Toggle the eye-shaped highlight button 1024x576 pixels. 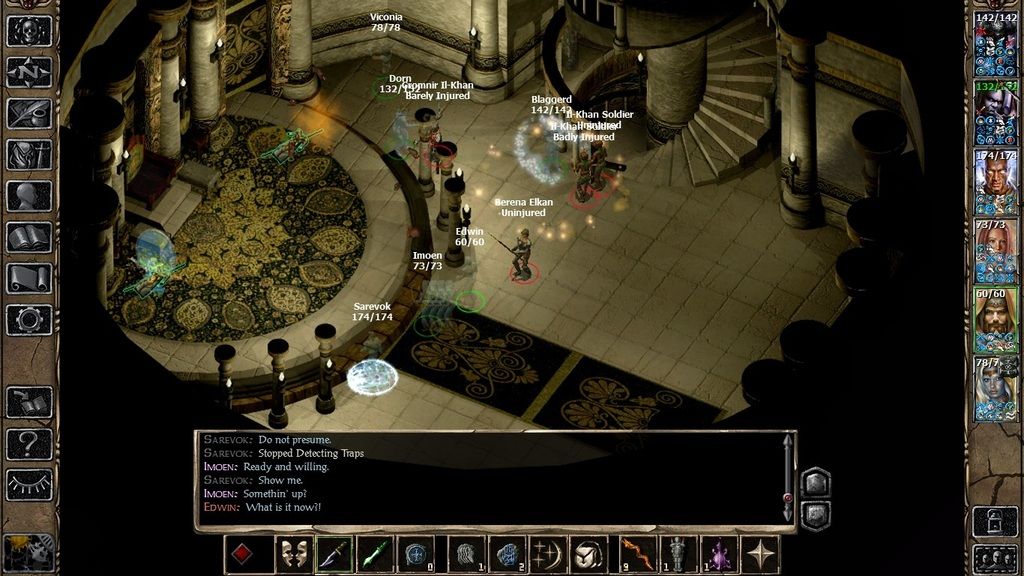29,484
